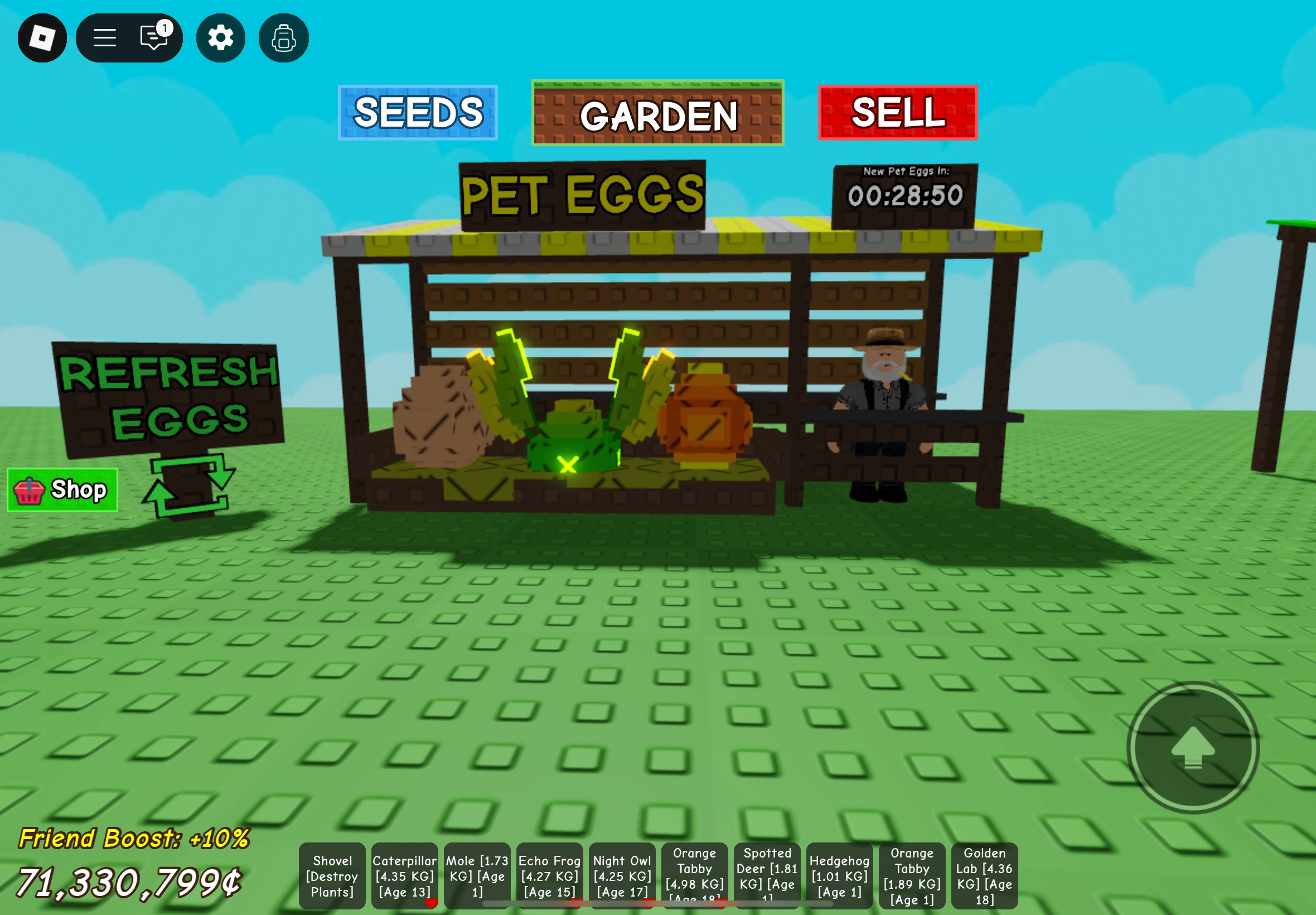Equip the Shovel from the hotbar
Screen dimensions: 1316x915
pos(332,875)
